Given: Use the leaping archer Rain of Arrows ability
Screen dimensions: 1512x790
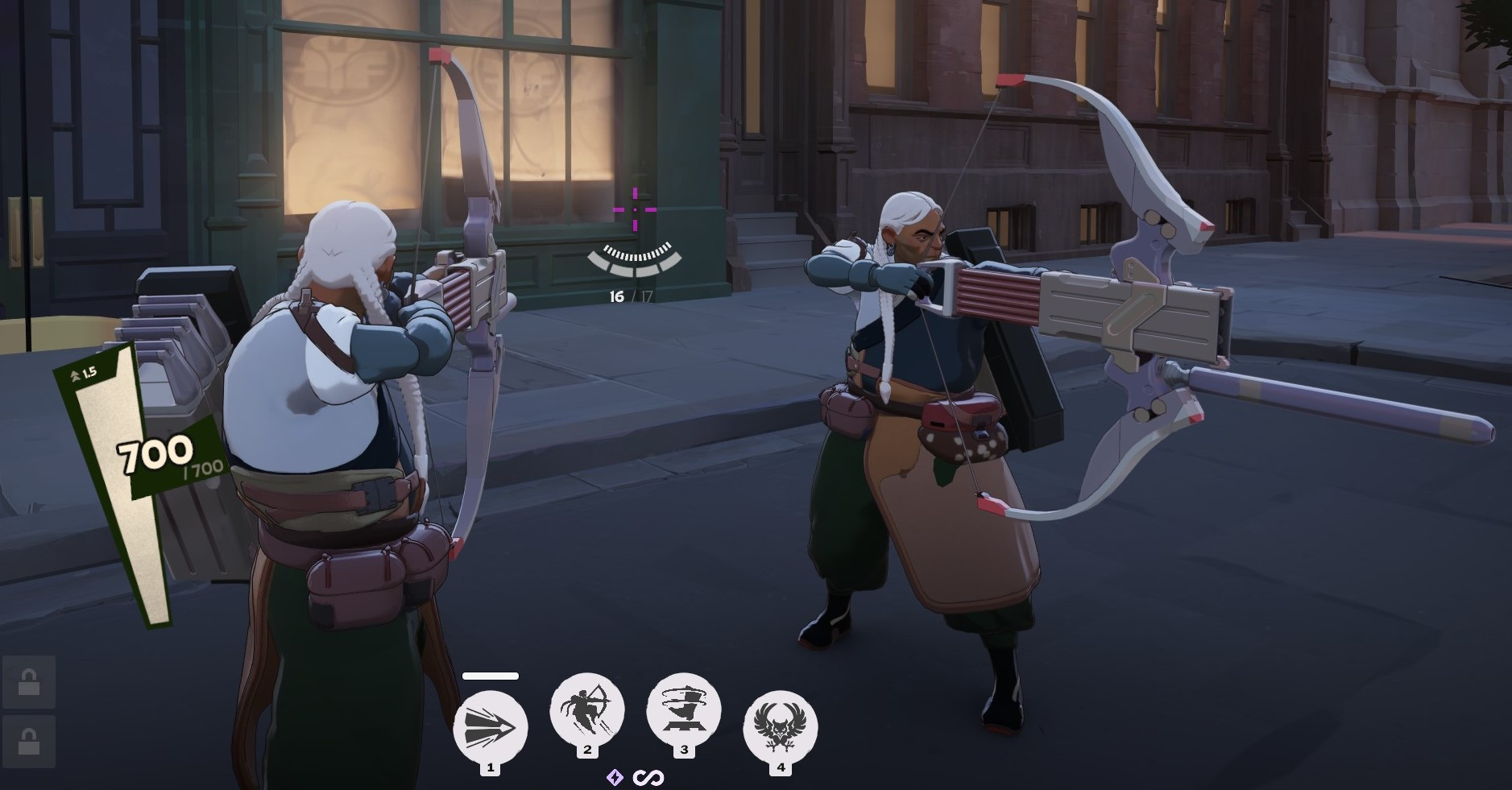Looking at the screenshot, I should coord(587,709).
